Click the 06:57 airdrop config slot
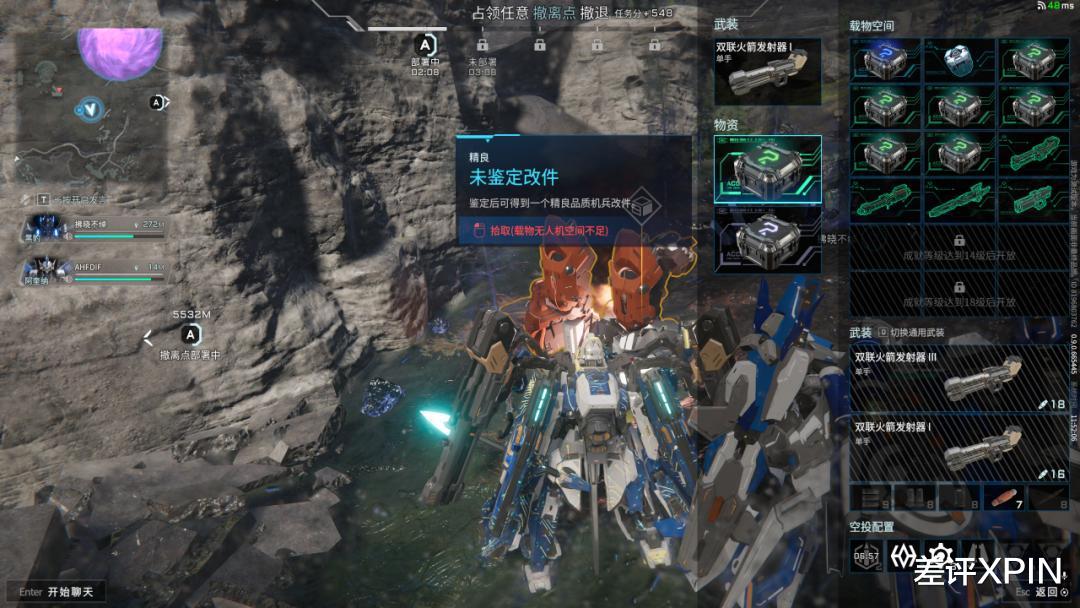The image size is (1080, 608). pyautogui.click(x=865, y=557)
